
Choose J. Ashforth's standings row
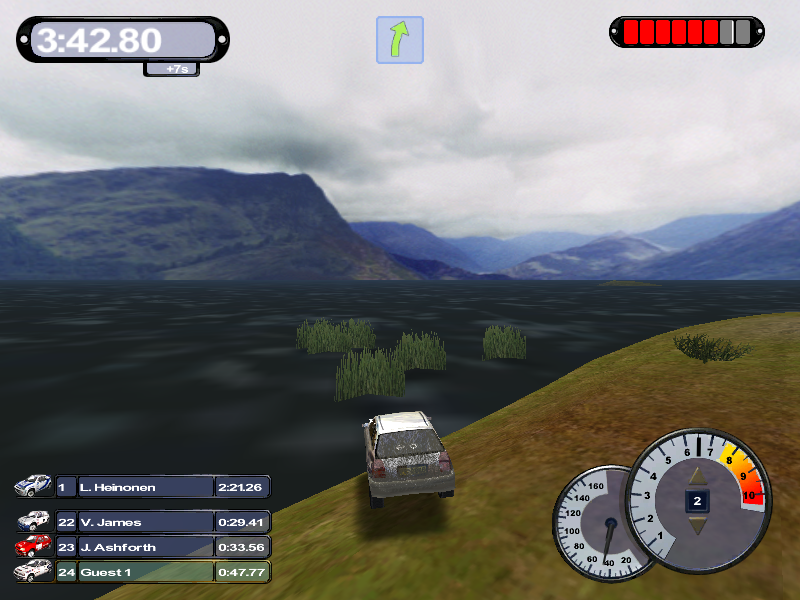(x=145, y=547)
